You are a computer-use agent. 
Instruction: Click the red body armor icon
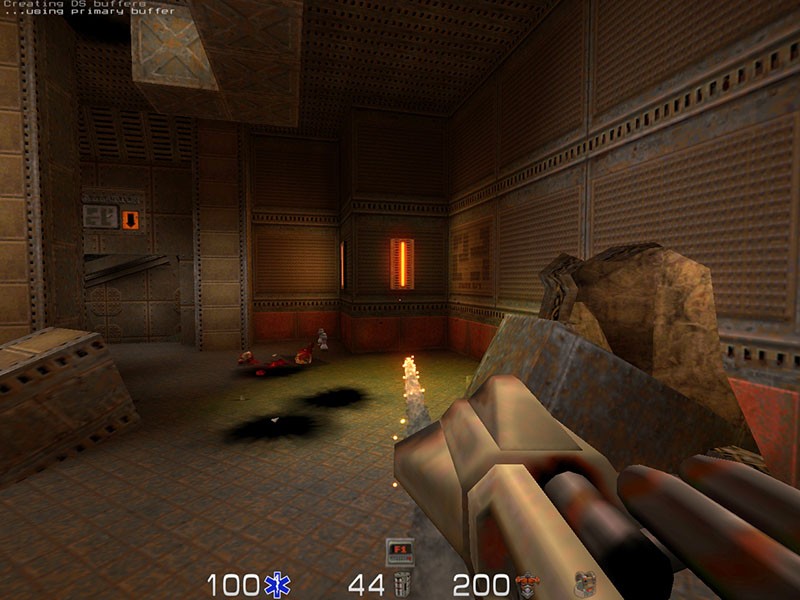526,585
